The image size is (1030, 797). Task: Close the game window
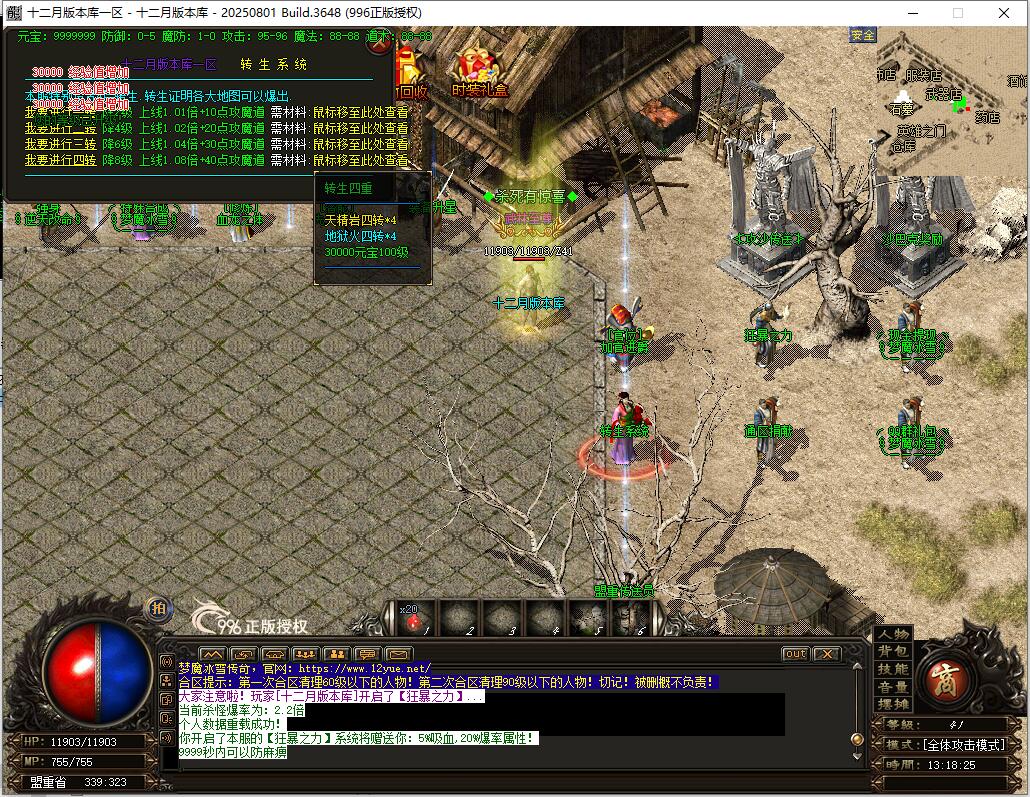coord(1003,13)
